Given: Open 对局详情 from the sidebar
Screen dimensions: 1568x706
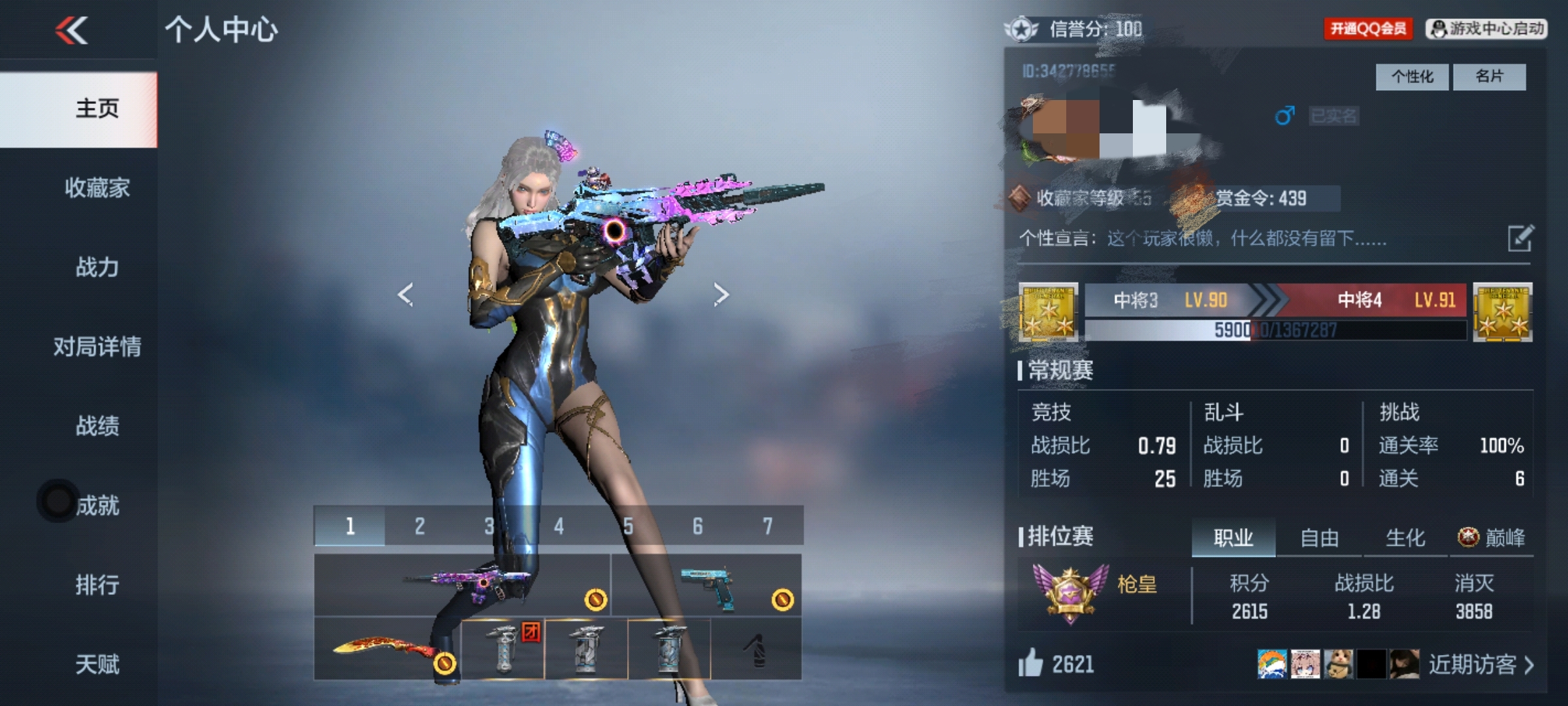Looking at the screenshot, I should coord(97,346).
